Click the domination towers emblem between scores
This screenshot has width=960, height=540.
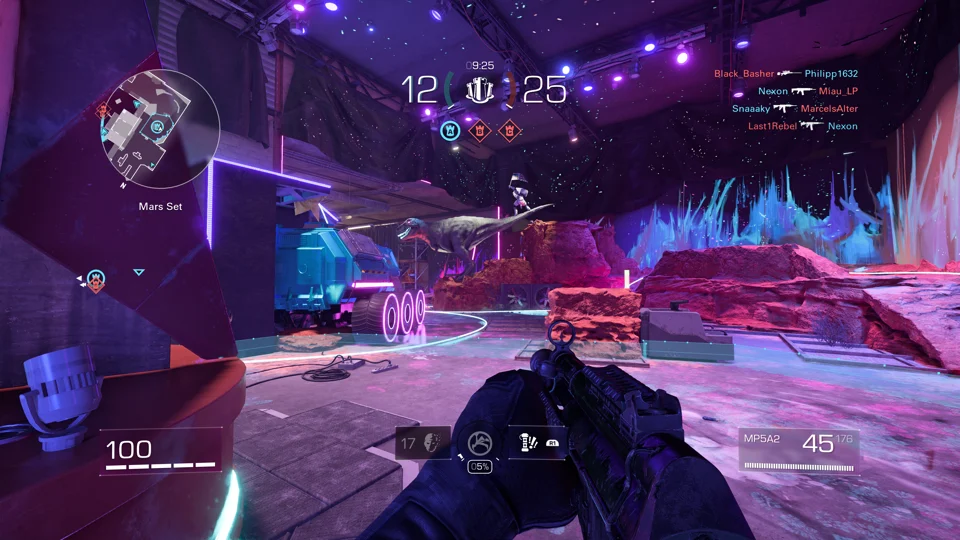(x=481, y=90)
